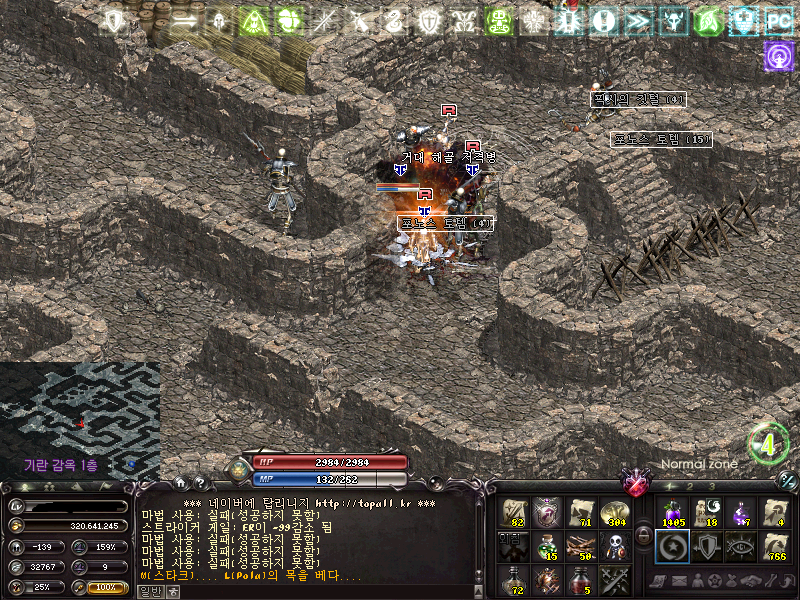Activate the shield skill icon
Screen dimensions: 800x600
pos(706,546)
